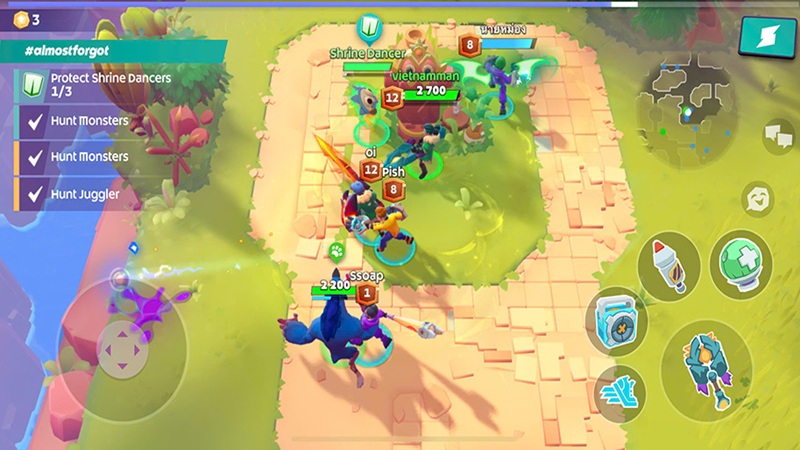Use the green cross healing orb
Image resolution: width=800 pixels, height=450 pixels.
(740, 264)
